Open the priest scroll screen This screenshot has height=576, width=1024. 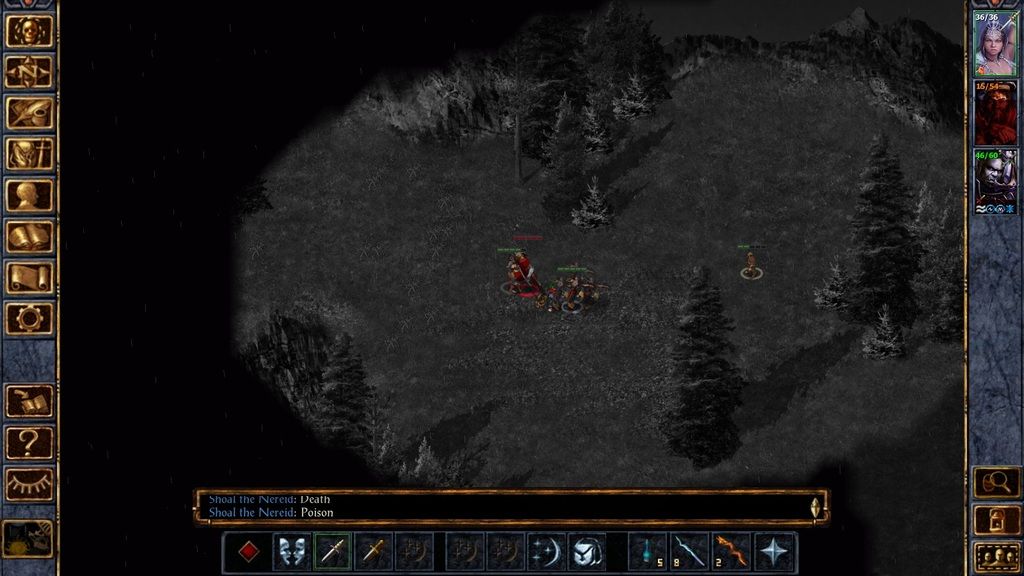(x=29, y=278)
